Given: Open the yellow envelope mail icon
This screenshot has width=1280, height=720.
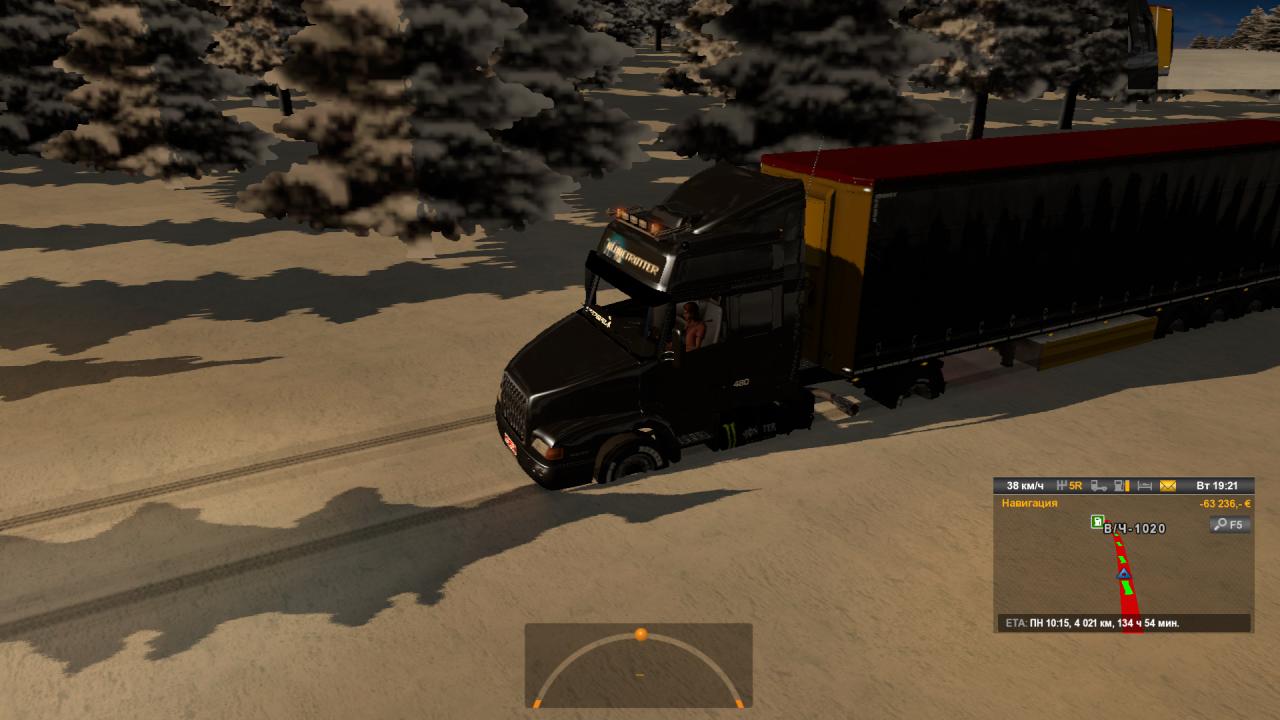Looking at the screenshot, I should pyautogui.click(x=1168, y=486).
